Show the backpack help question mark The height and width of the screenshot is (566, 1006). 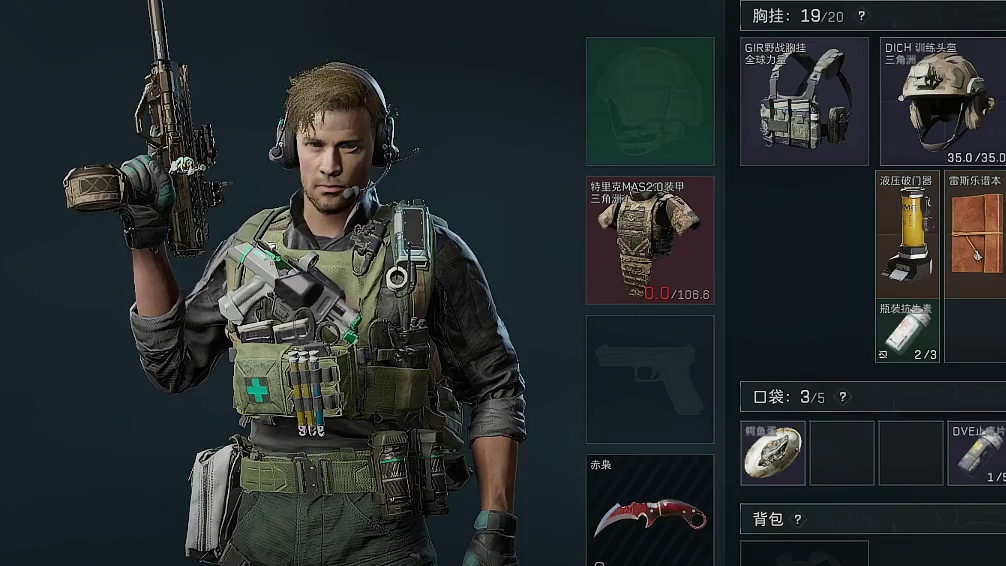[797, 519]
